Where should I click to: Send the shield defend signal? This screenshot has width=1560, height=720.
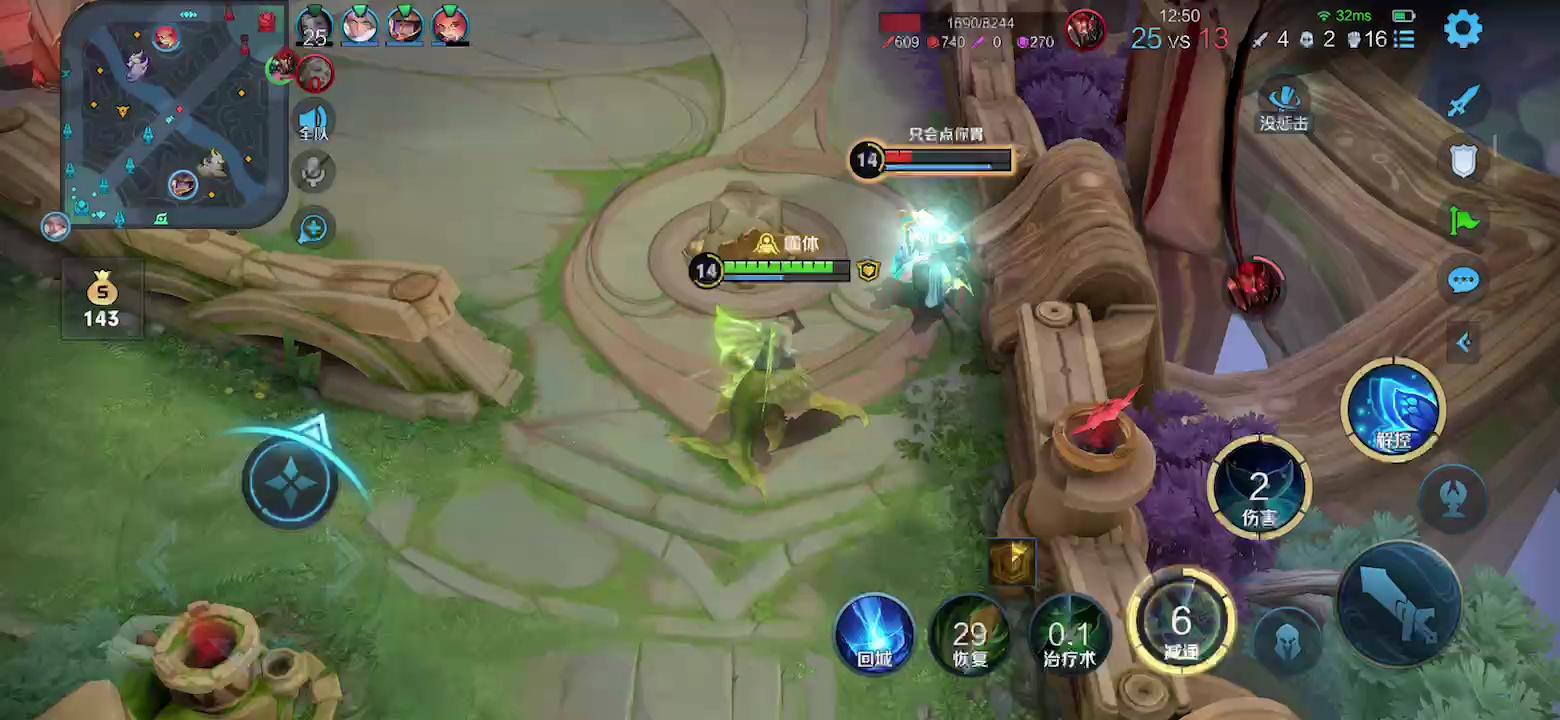point(1463,160)
